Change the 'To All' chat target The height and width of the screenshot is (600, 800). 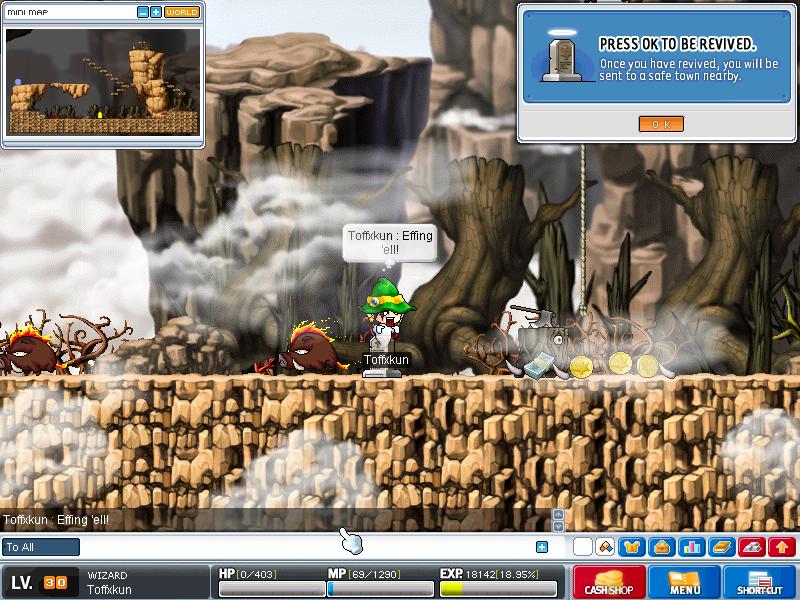point(41,547)
